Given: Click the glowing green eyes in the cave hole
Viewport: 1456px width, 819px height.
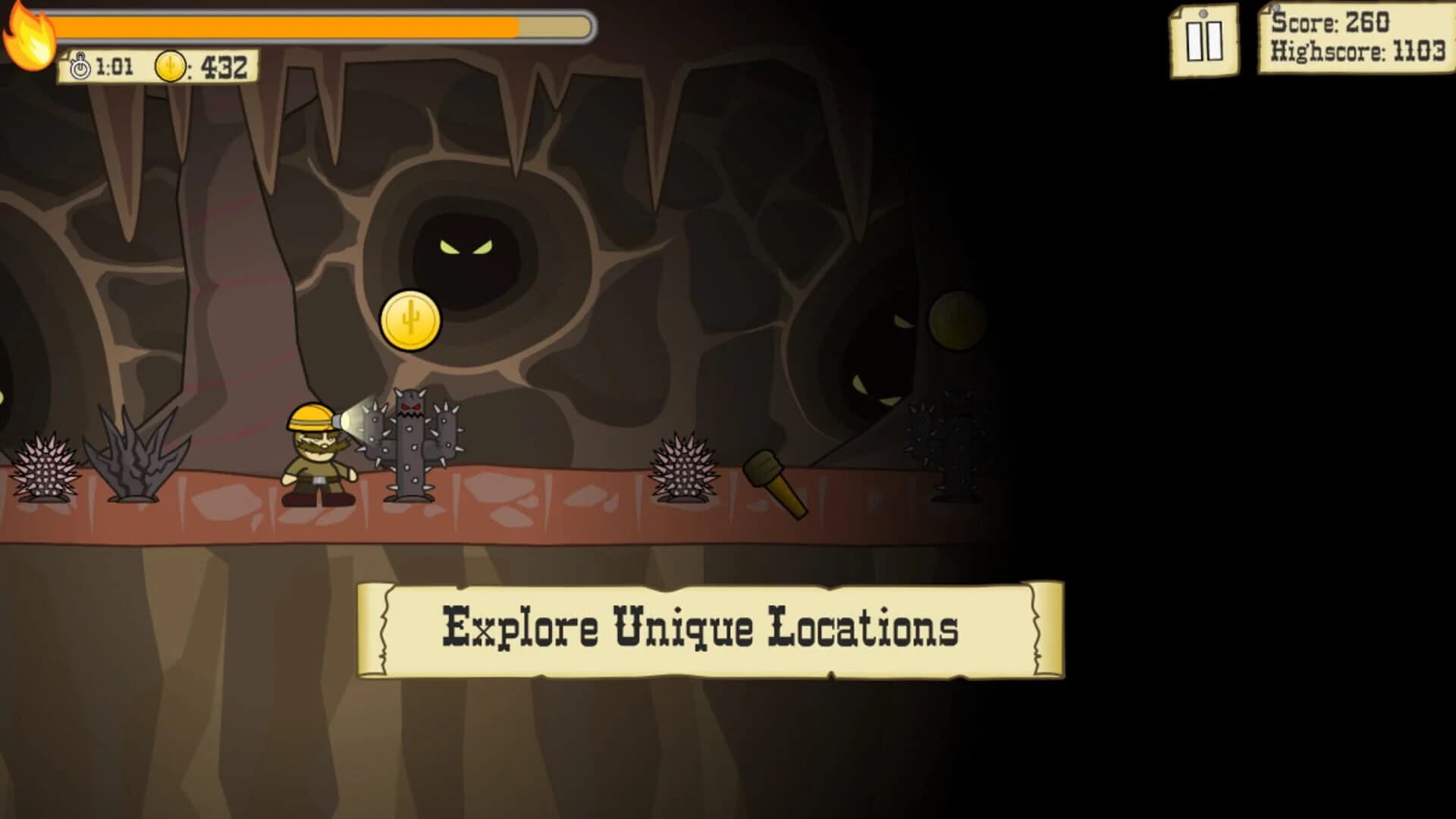Looking at the screenshot, I should point(465,246).
